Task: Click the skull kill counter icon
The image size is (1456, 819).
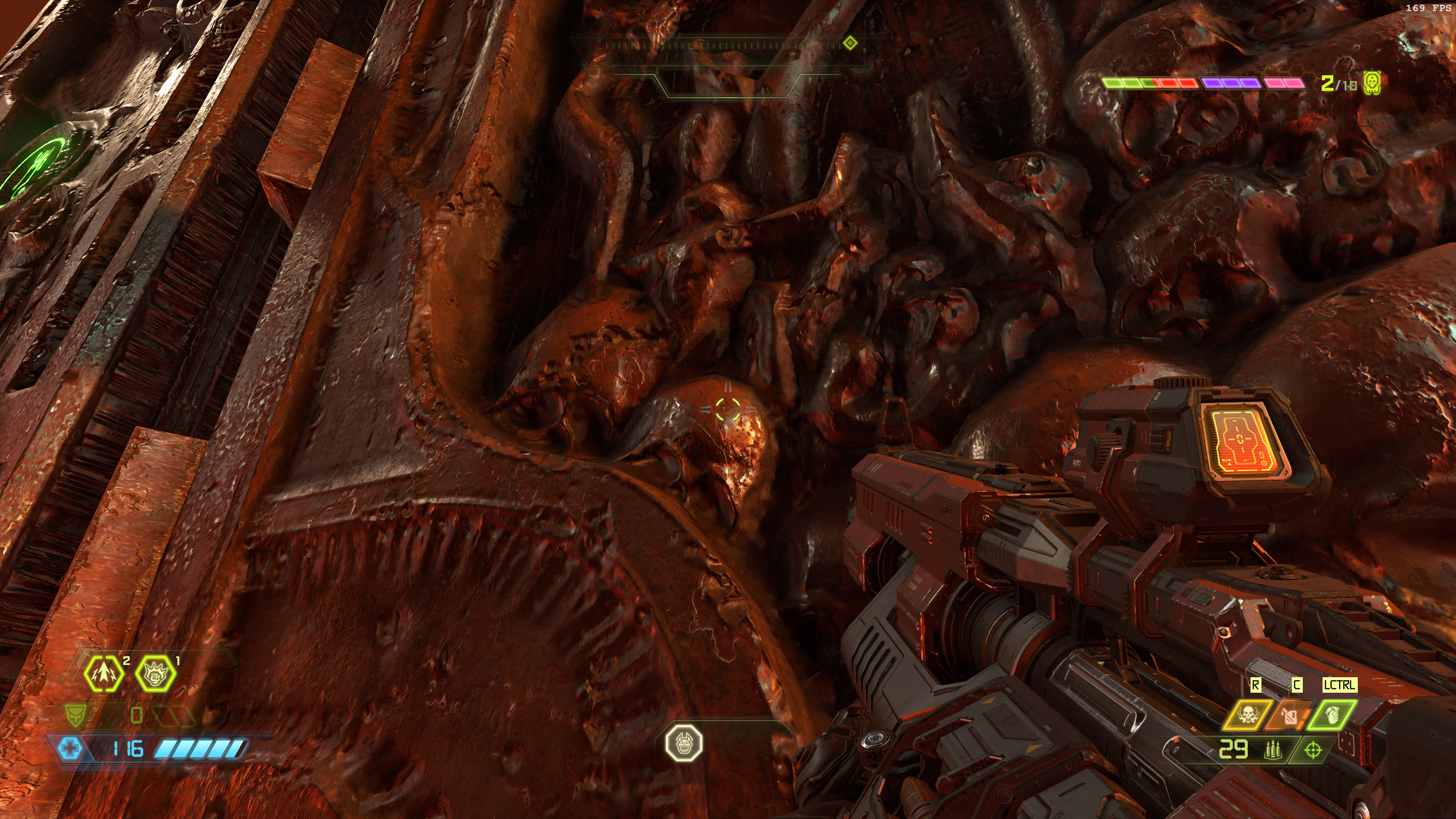Action: tap(1372, 84)
